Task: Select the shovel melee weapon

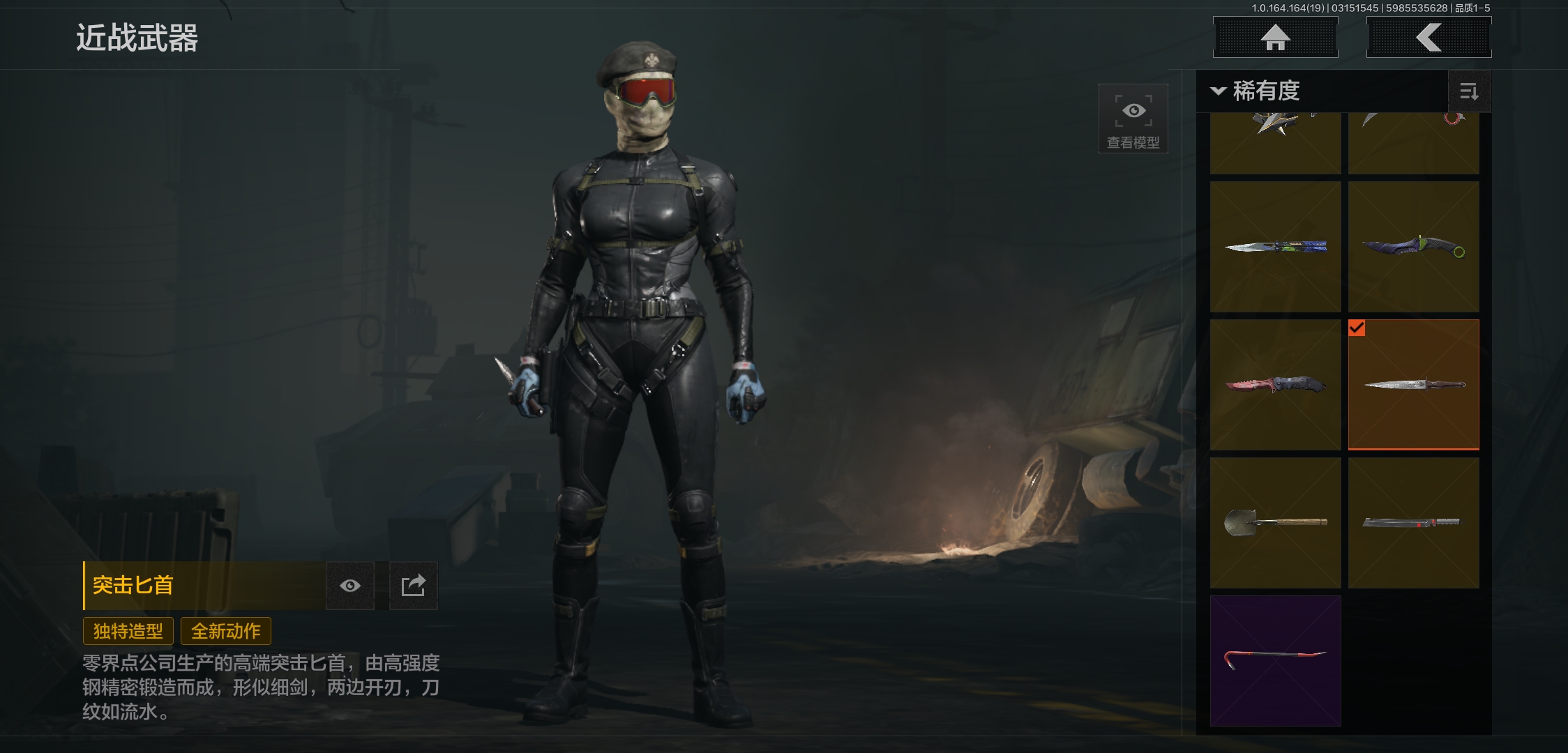Action: tap(1275, 523)
